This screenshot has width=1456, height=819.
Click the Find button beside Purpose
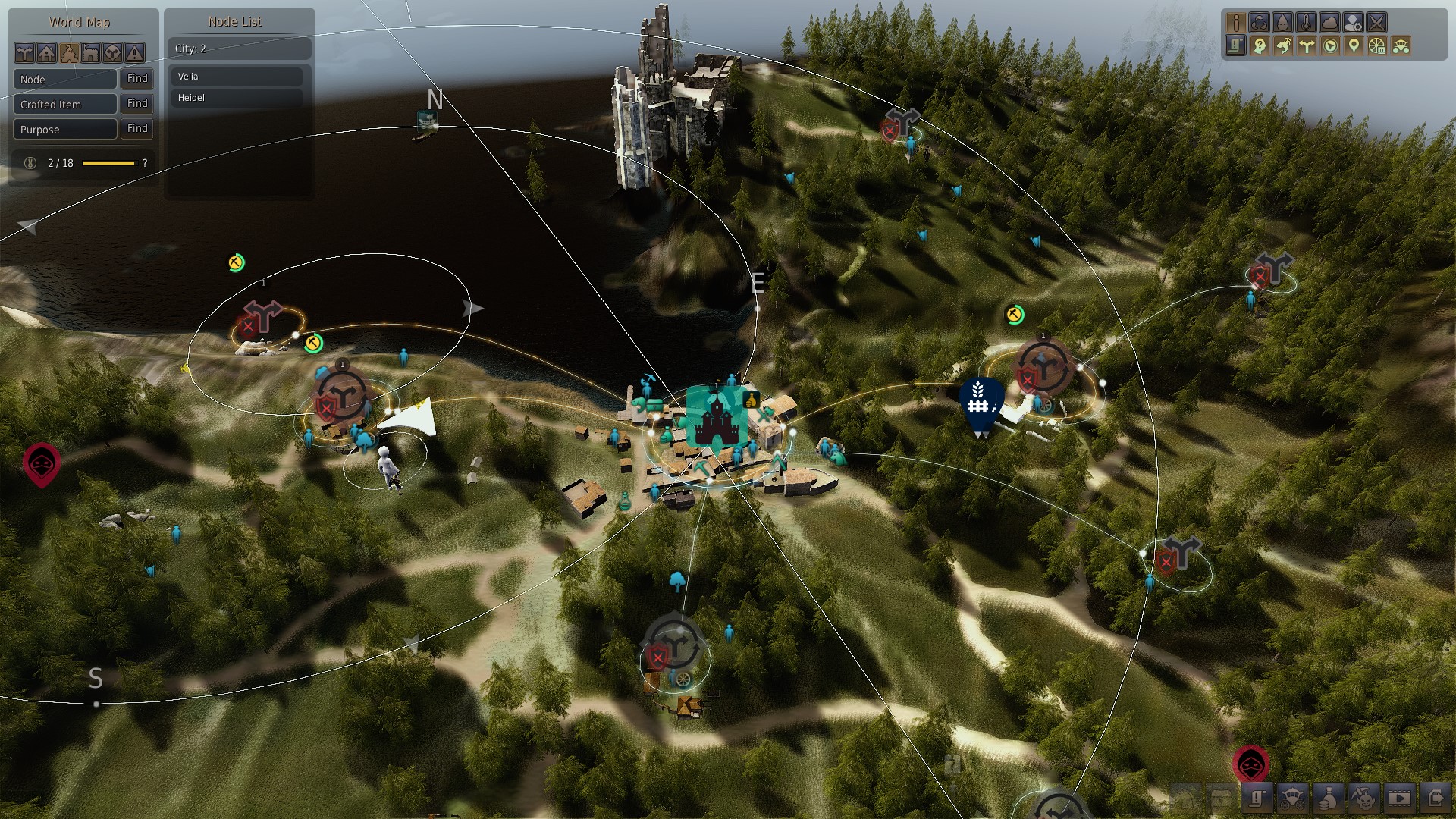137,128
